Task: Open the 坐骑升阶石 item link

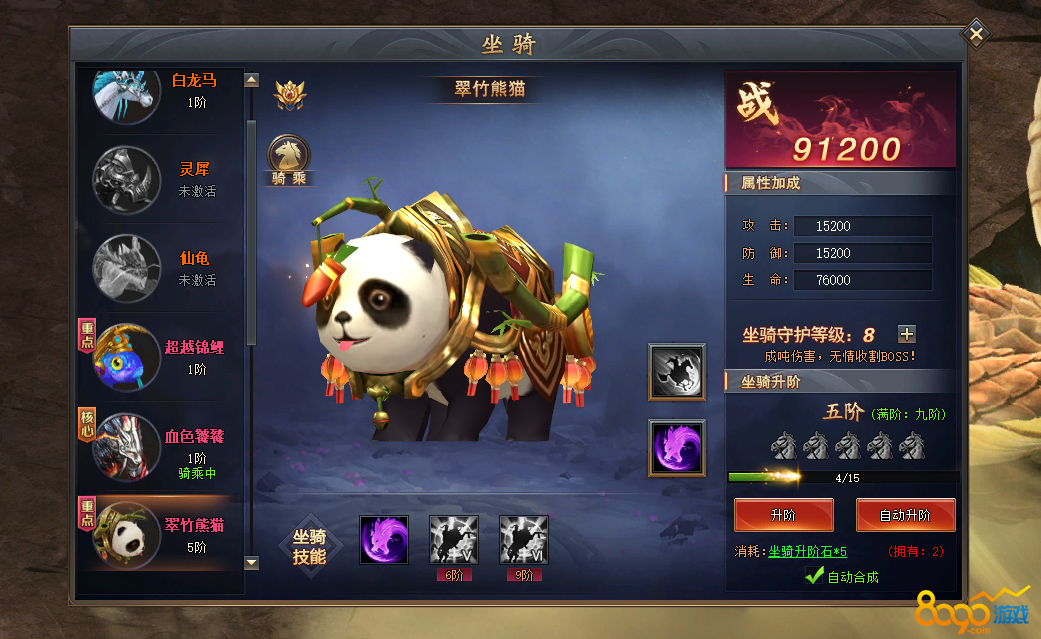Action: coord(807,552)
